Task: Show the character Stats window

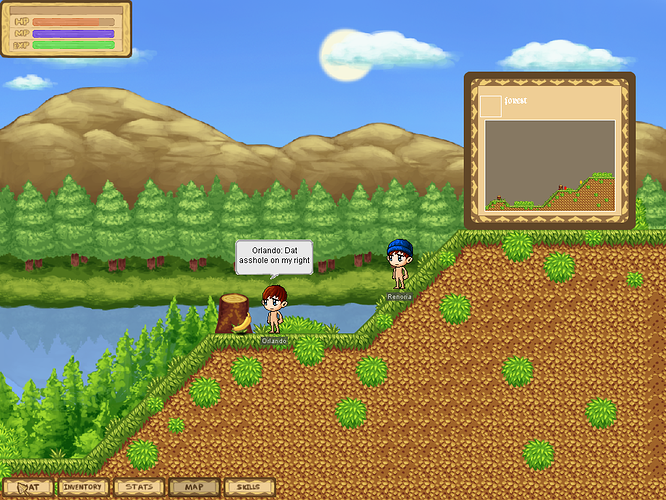Action: click(x=139, y=487)
